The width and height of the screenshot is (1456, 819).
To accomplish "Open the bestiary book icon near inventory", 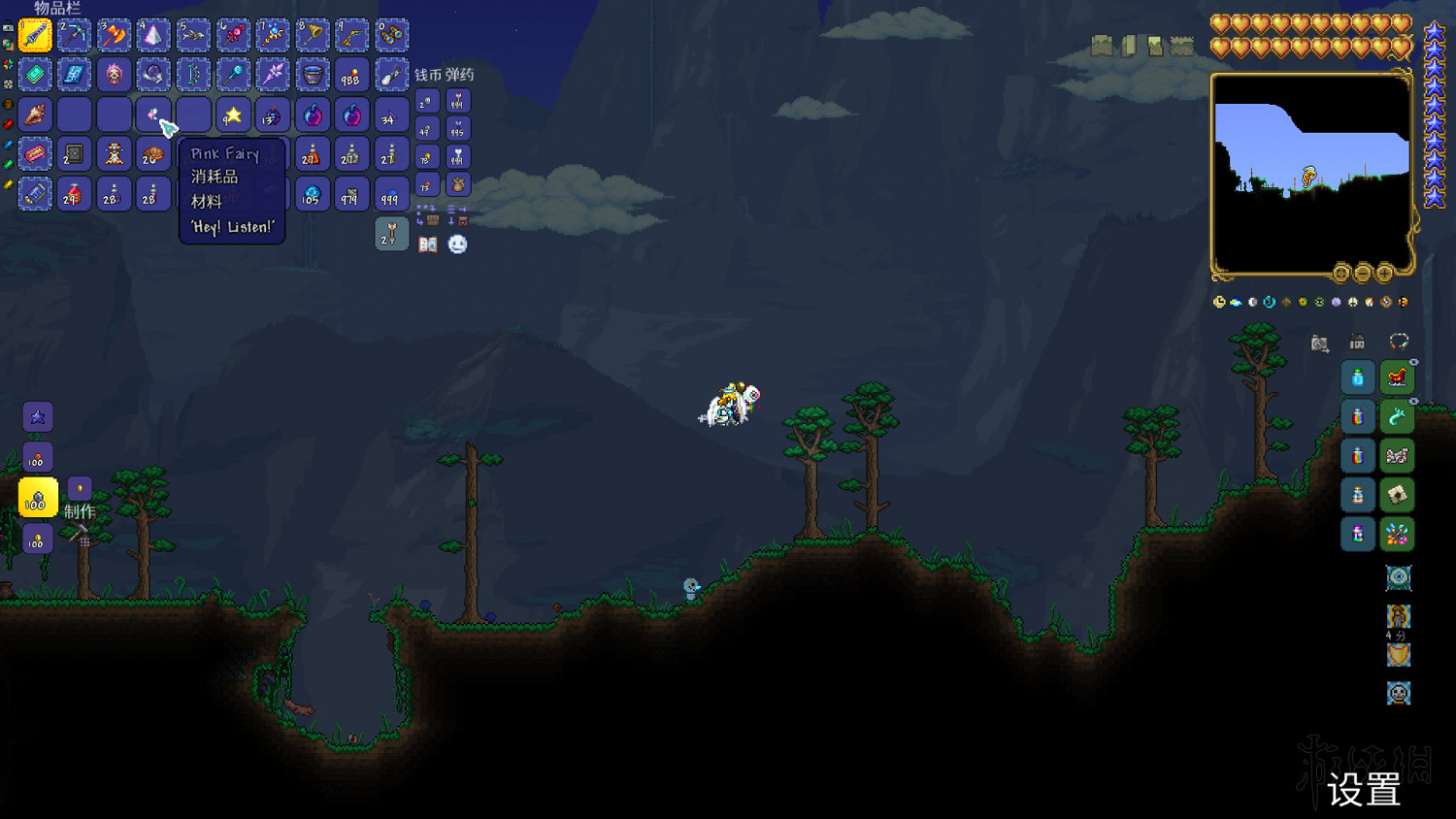I will 429,245.
